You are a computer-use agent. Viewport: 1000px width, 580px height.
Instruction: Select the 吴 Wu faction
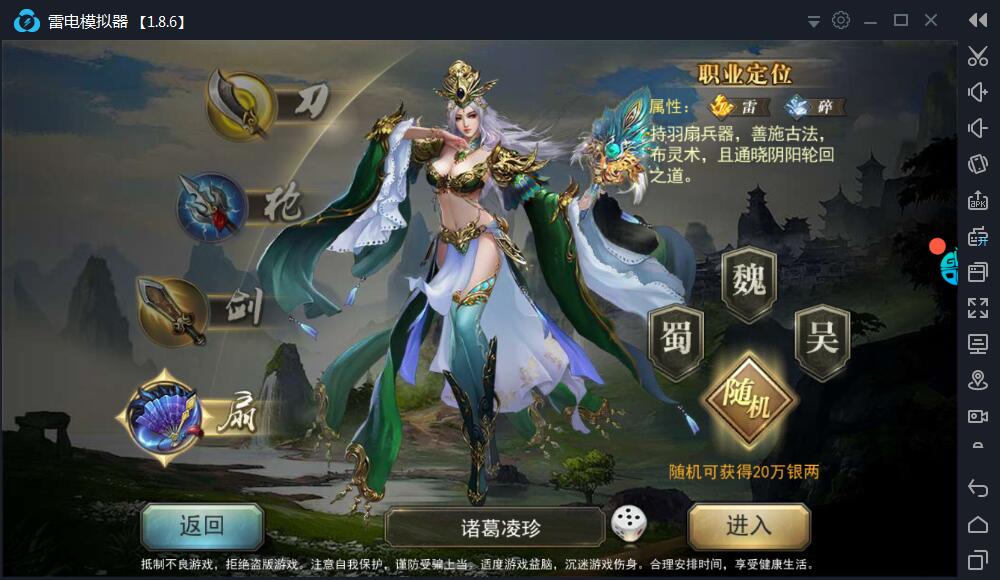coord(821,340)
